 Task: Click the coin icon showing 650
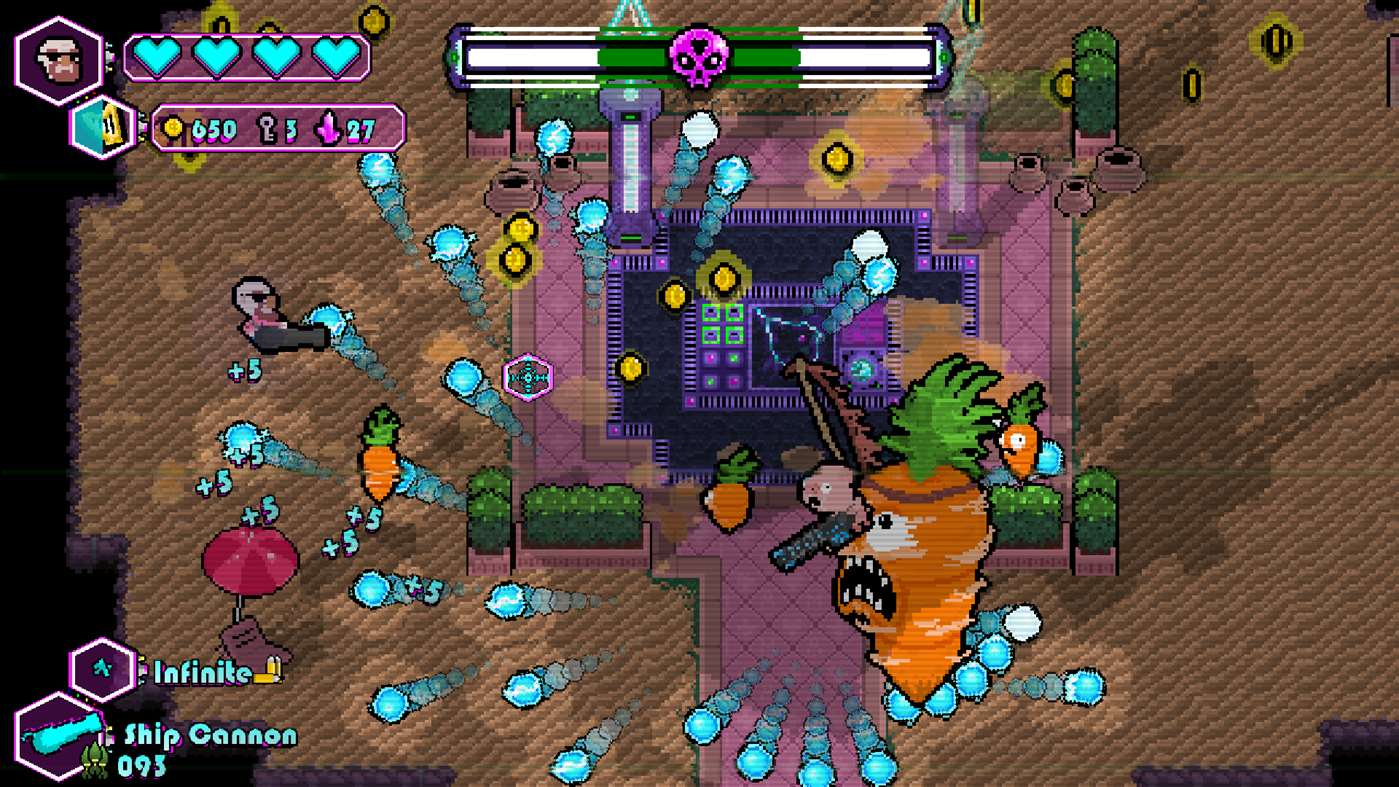pyautogui.click(x=175, y=128)
